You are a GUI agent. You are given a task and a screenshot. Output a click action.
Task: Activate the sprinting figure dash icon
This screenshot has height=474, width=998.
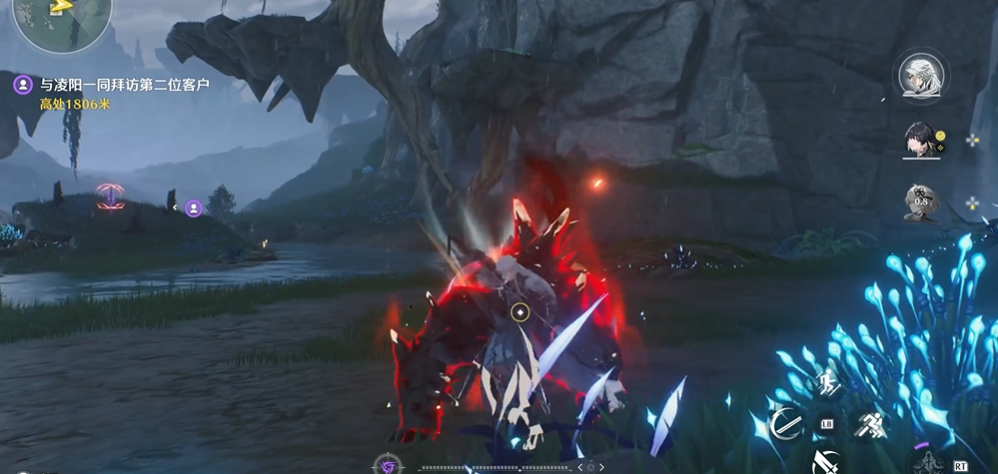point(868,424)
